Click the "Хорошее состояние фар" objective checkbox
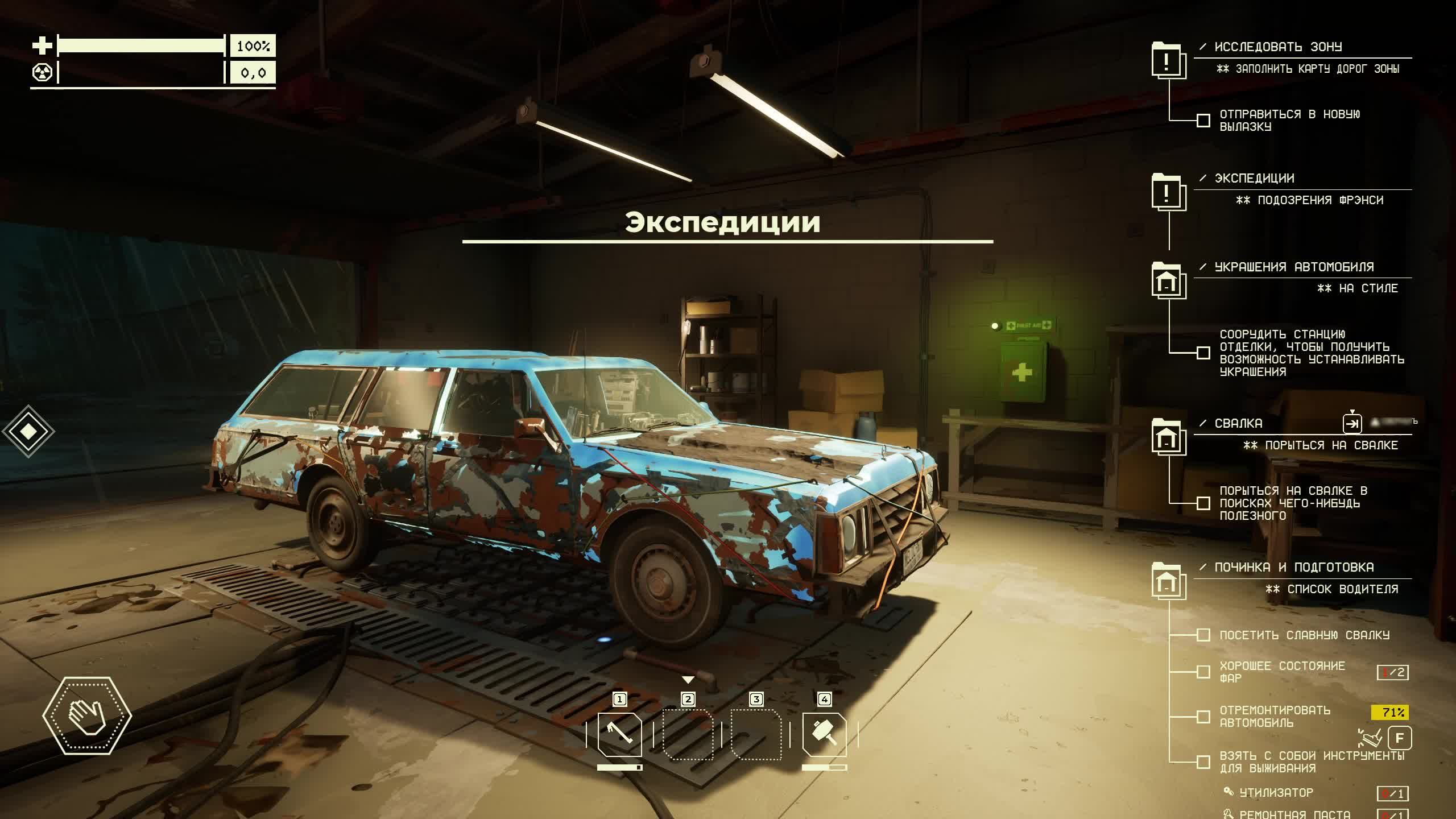 (1203, 672)
